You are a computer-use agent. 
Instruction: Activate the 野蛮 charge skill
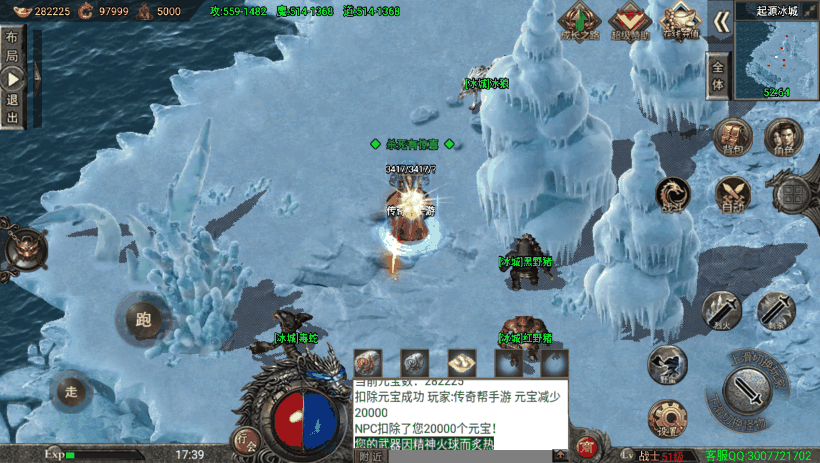click(x=664, y=363)
